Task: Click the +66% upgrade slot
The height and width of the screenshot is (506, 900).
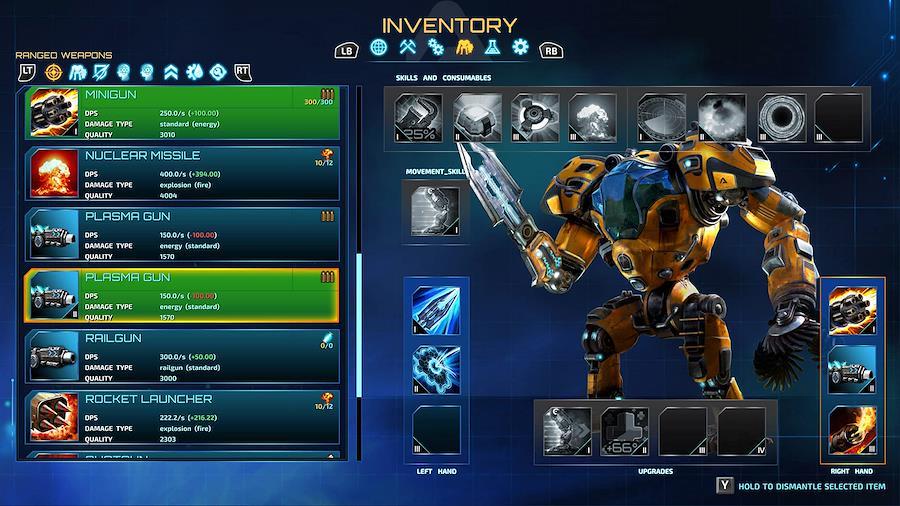Action: point(626,431)
